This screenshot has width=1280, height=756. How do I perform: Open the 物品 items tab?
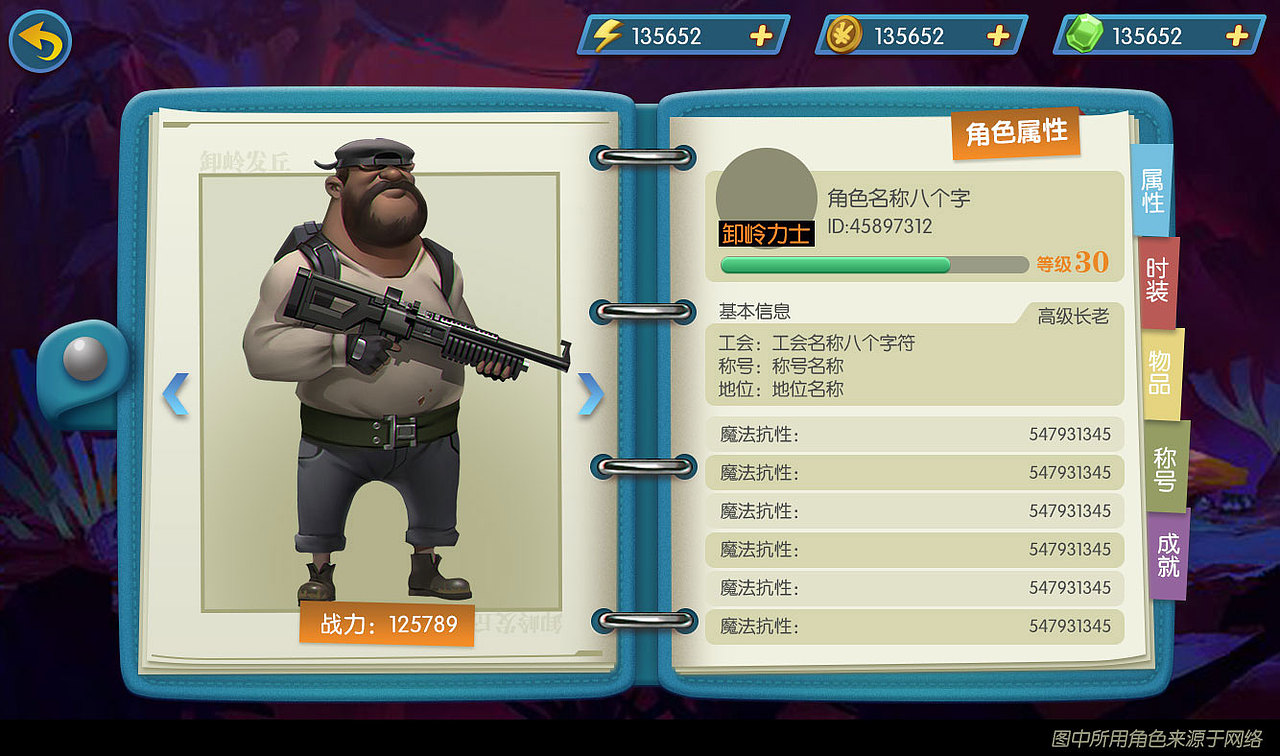[1160, 371]
